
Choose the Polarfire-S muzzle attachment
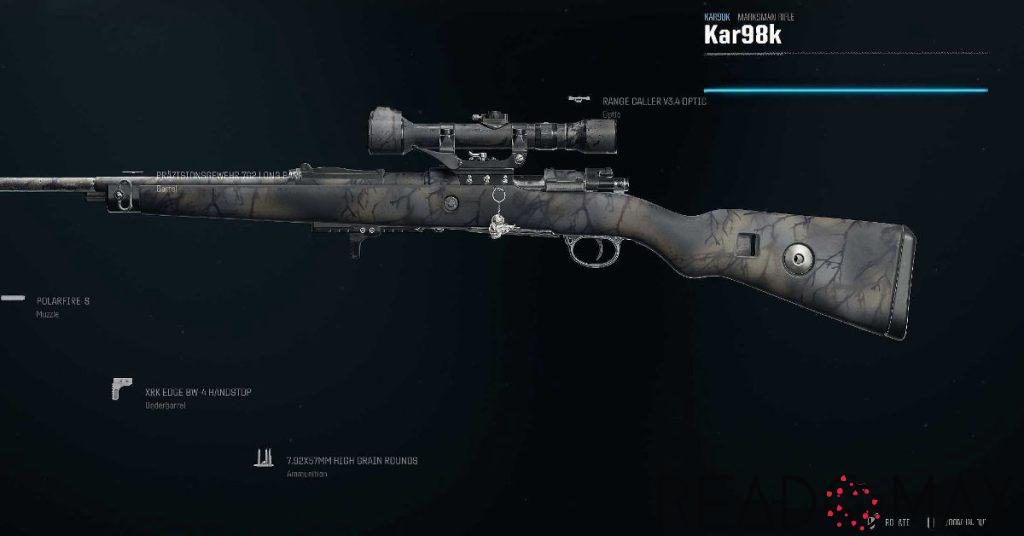62,300
